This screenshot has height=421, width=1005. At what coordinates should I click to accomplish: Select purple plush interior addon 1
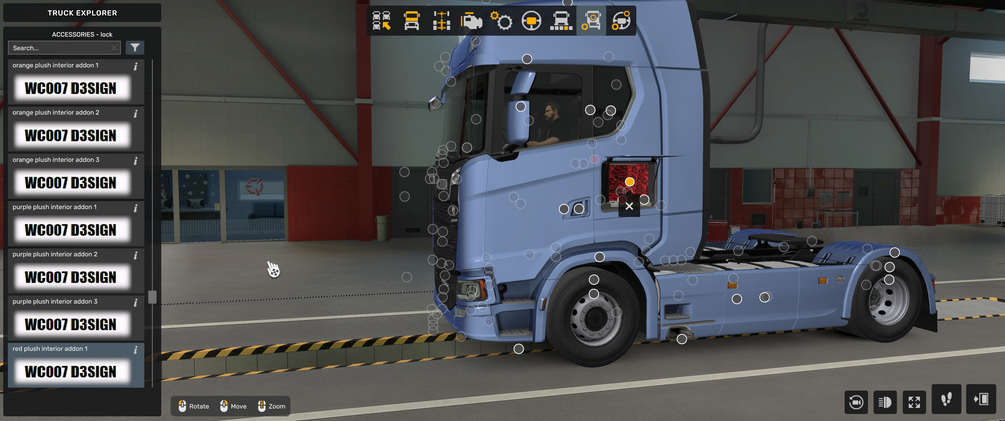(70, 230)
